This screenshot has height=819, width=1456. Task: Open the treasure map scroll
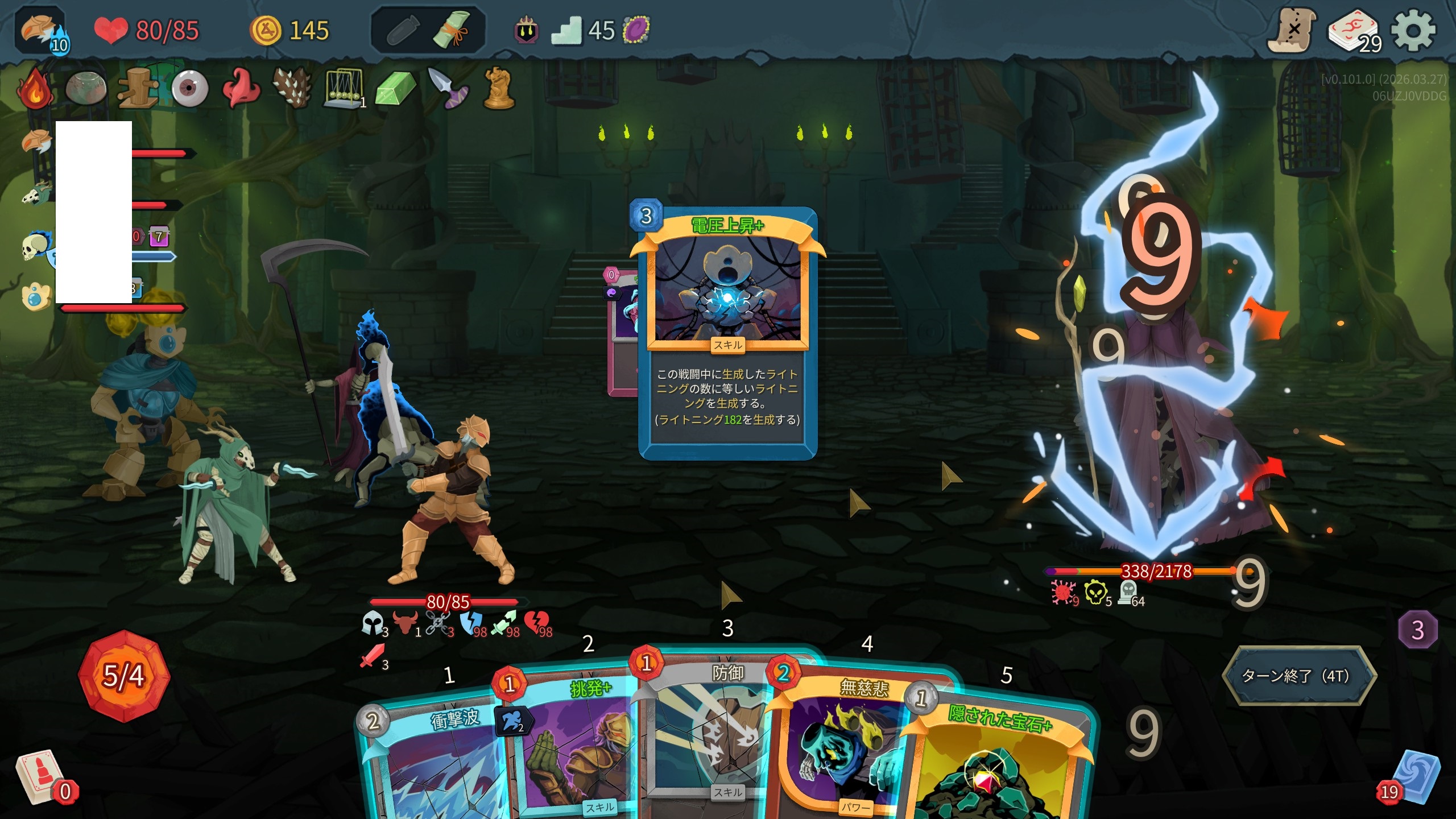[x=1292, y=31]
